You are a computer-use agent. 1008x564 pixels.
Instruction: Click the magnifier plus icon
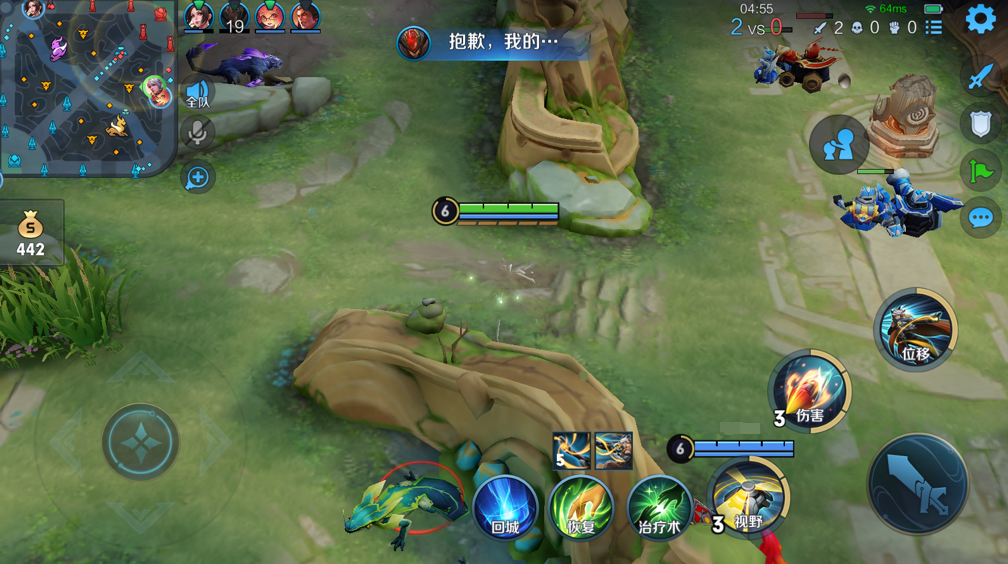point(197,178)
